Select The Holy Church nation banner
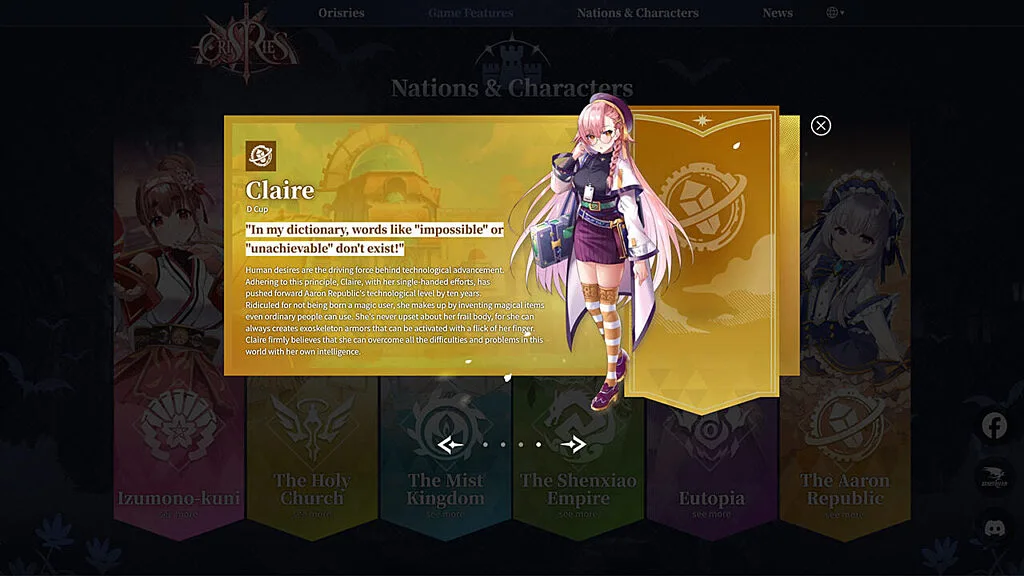 (x=312, y=489)
